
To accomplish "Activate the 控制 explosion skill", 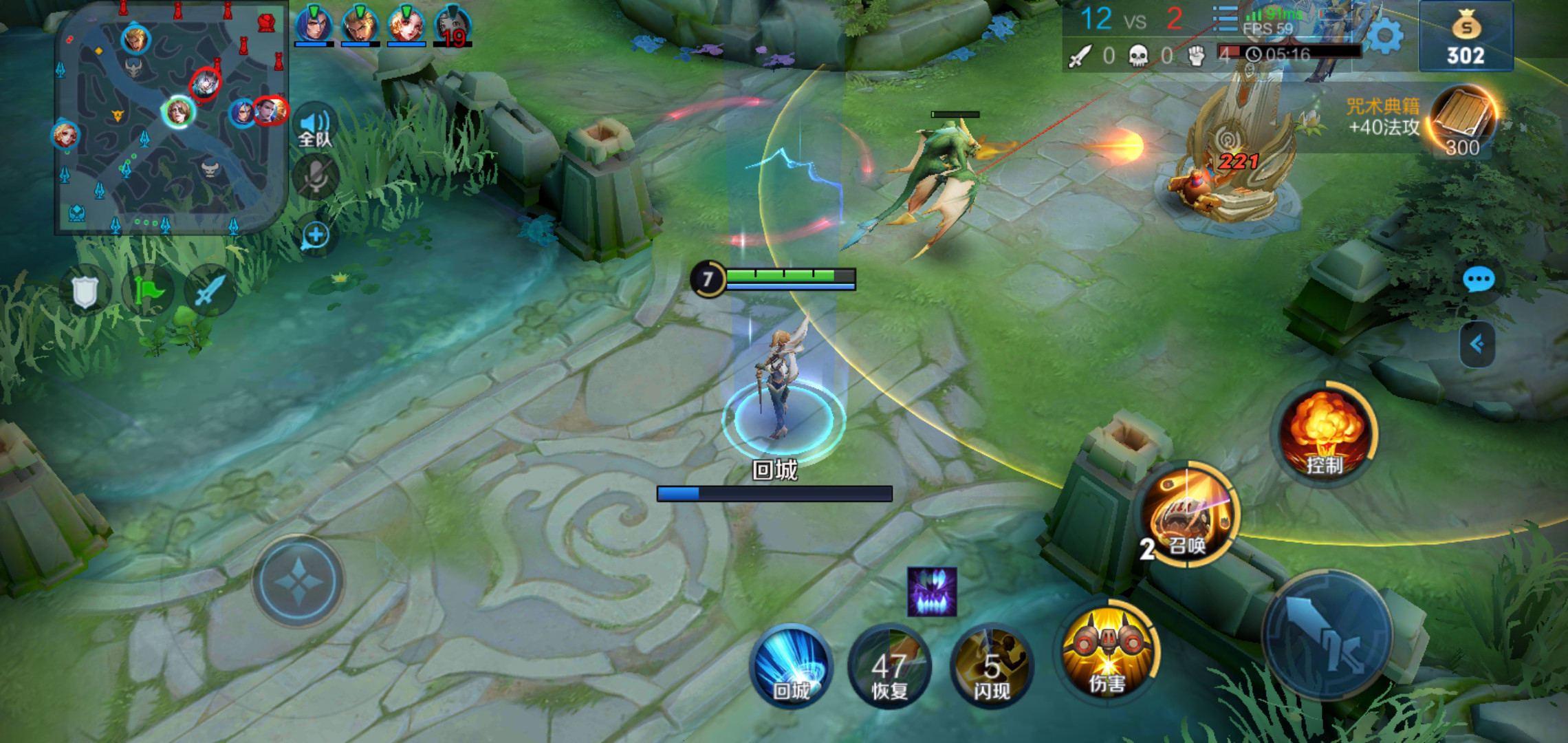I will click(x=1325, y=433).
